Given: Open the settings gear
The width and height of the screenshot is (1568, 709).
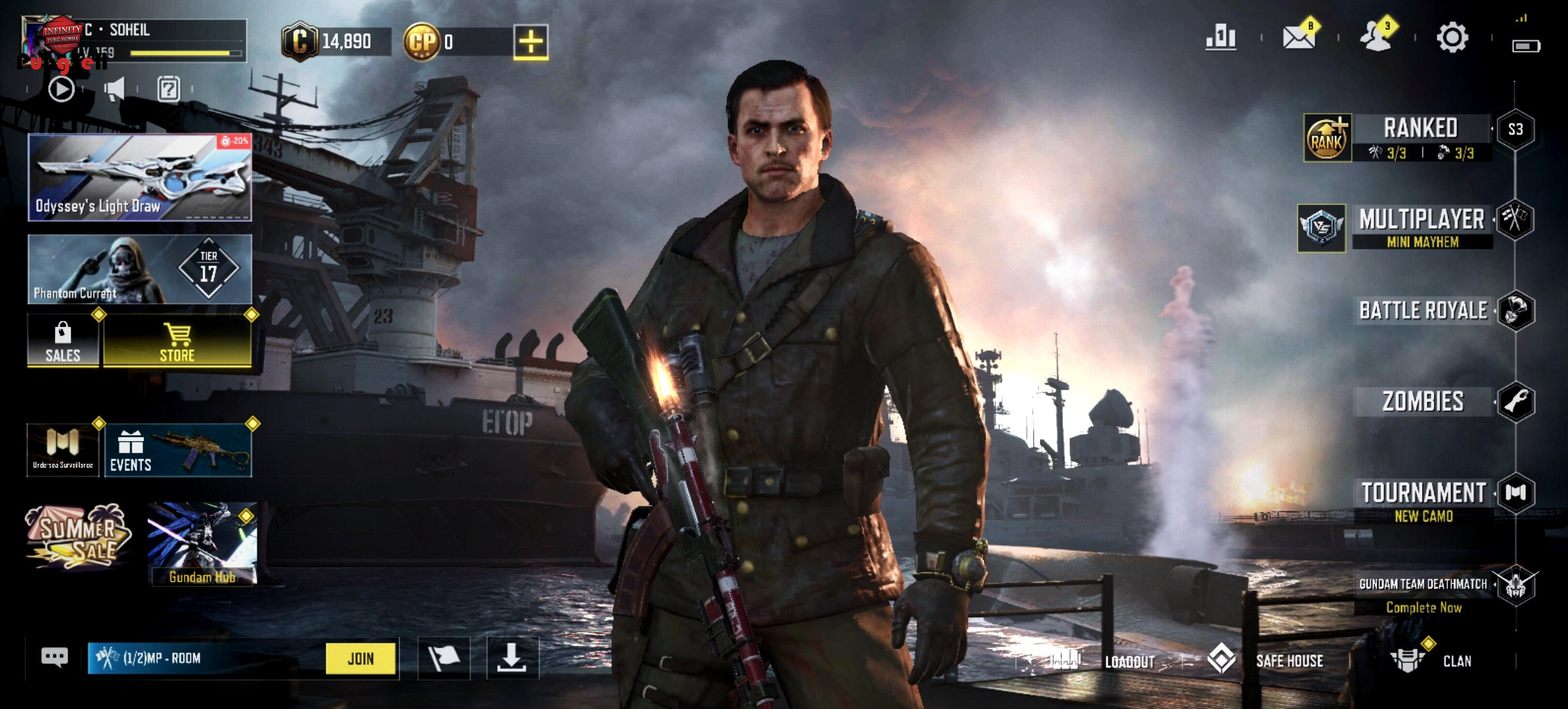Looking at the screenshot, I should point(1452,37).
